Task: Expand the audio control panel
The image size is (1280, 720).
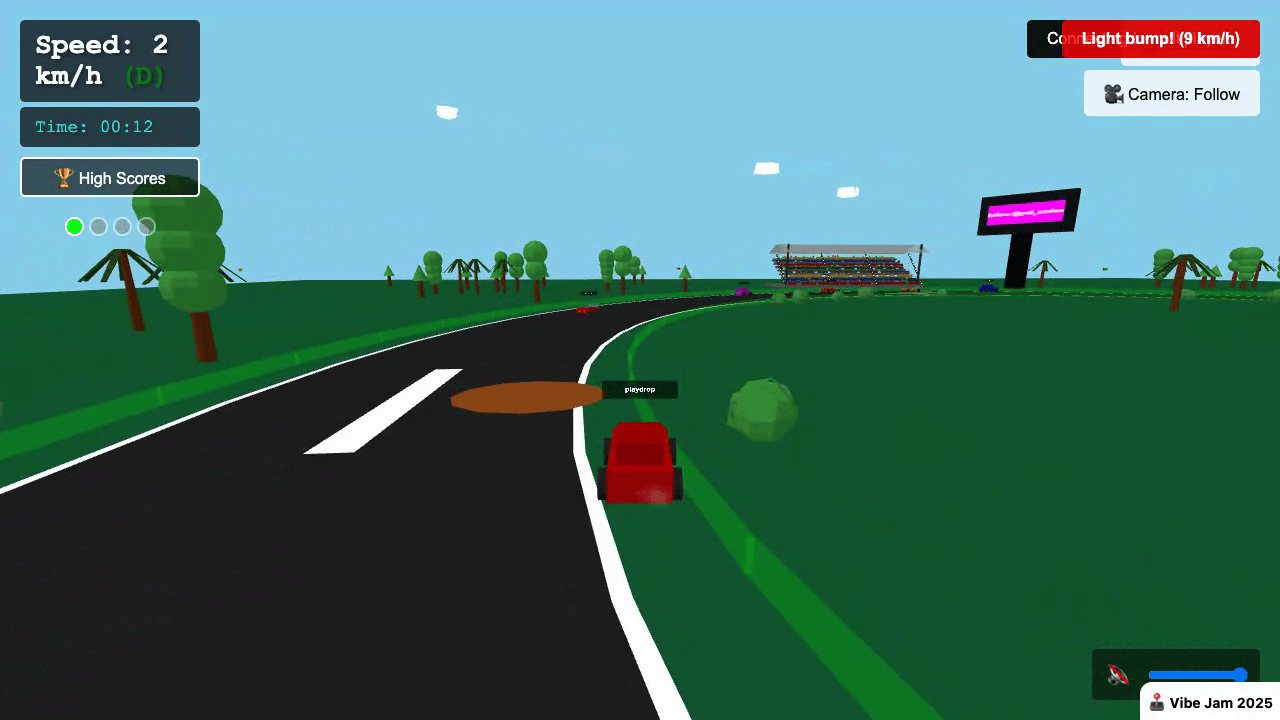Action: (x=1176, y=674)
